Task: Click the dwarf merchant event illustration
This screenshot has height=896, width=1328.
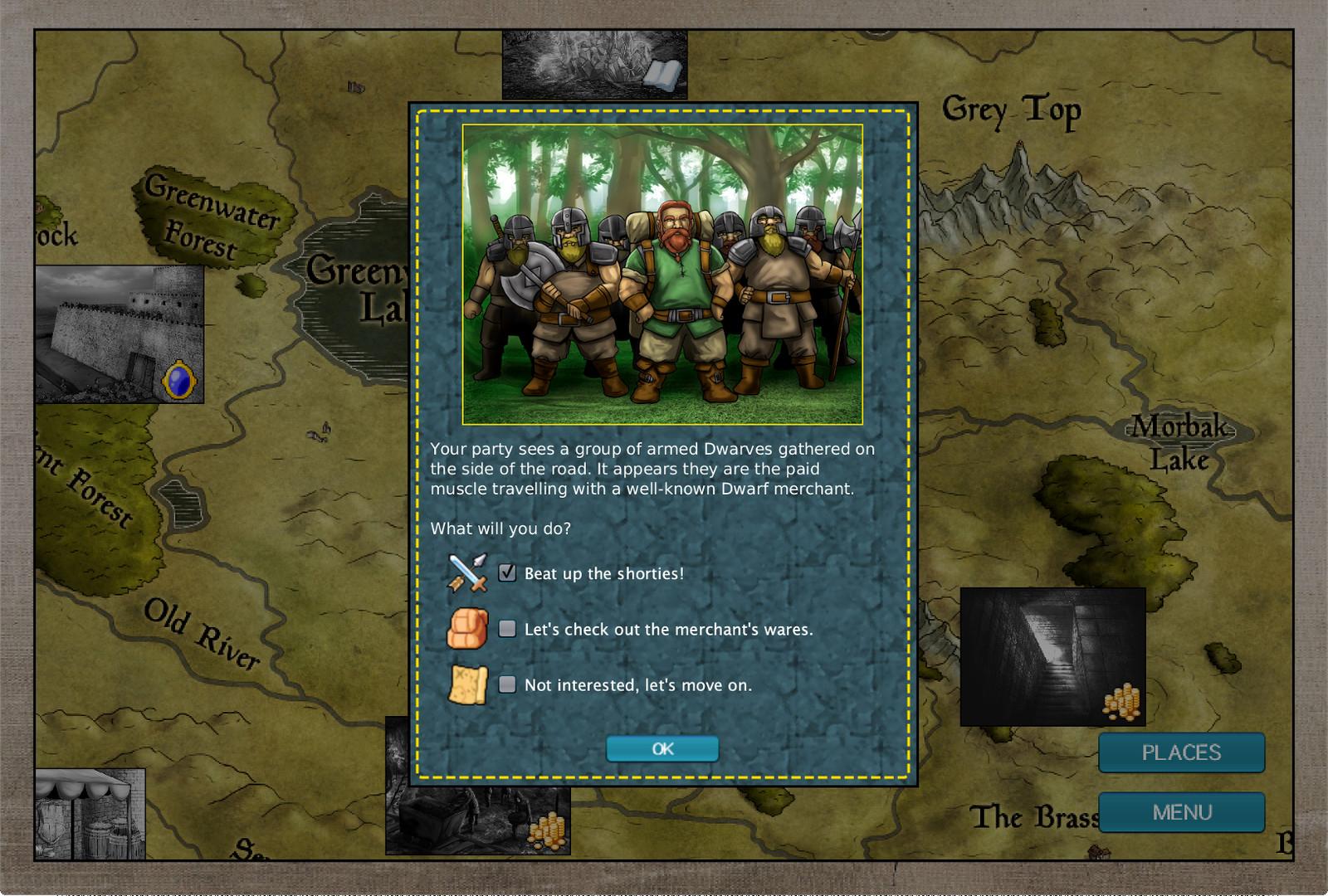Action: tap(664, 274)
